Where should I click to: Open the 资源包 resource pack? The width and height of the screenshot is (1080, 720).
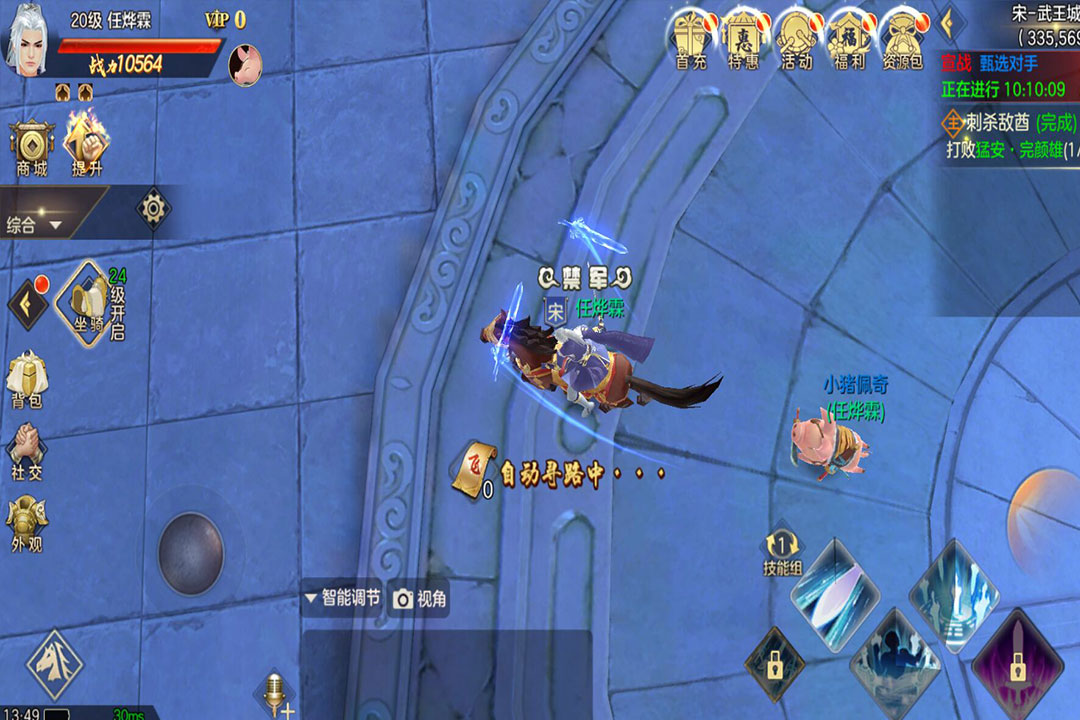pos(902,40)
